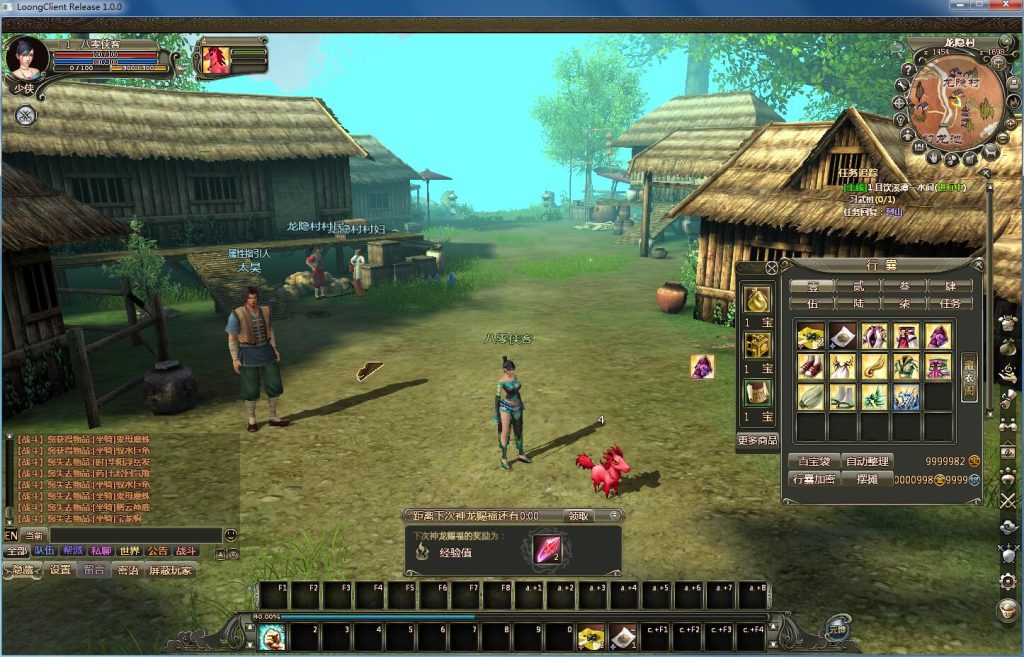Screen dimensions: 1024x657
Task: Select the golden pouch shop item
Action: (x=757, y=299)
